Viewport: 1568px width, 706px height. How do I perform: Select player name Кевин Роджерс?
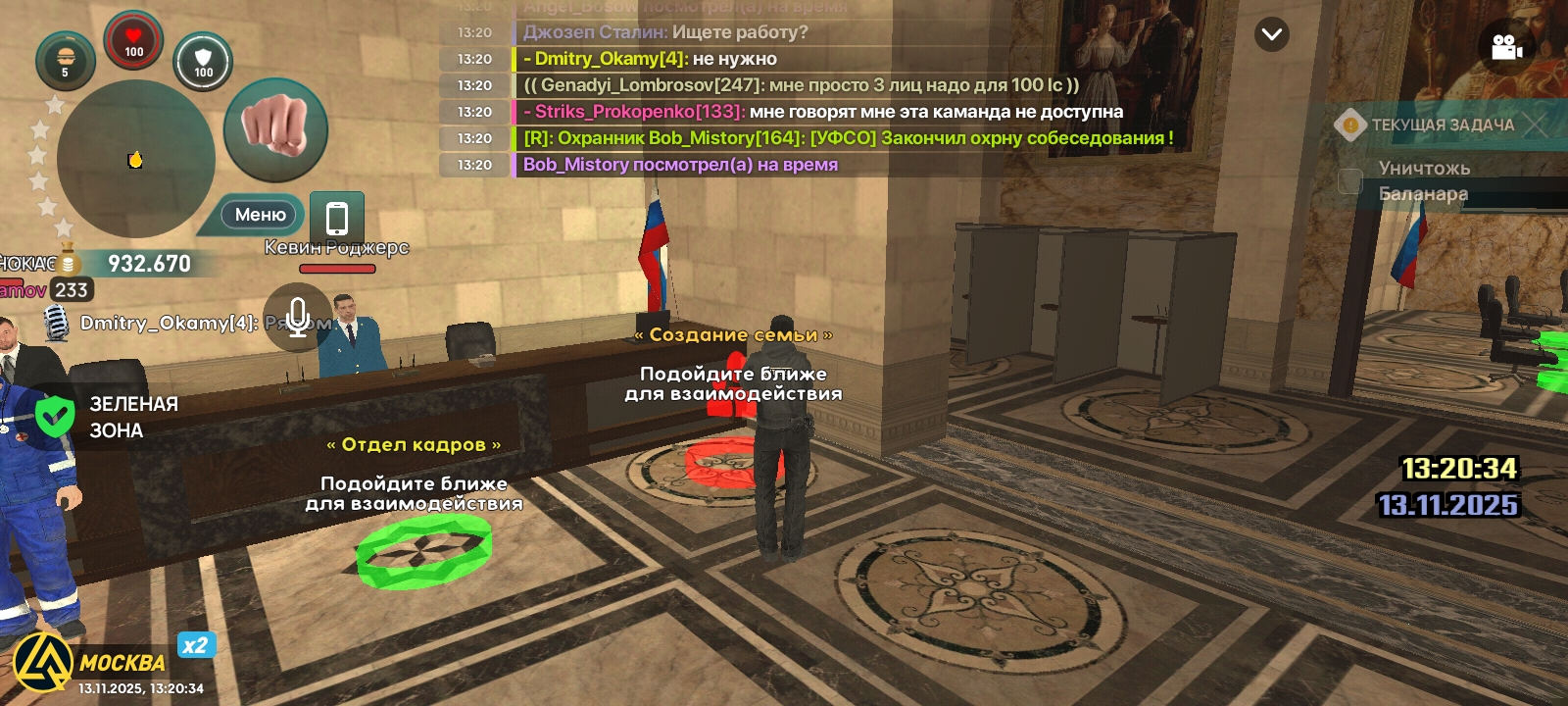(335, 247)
